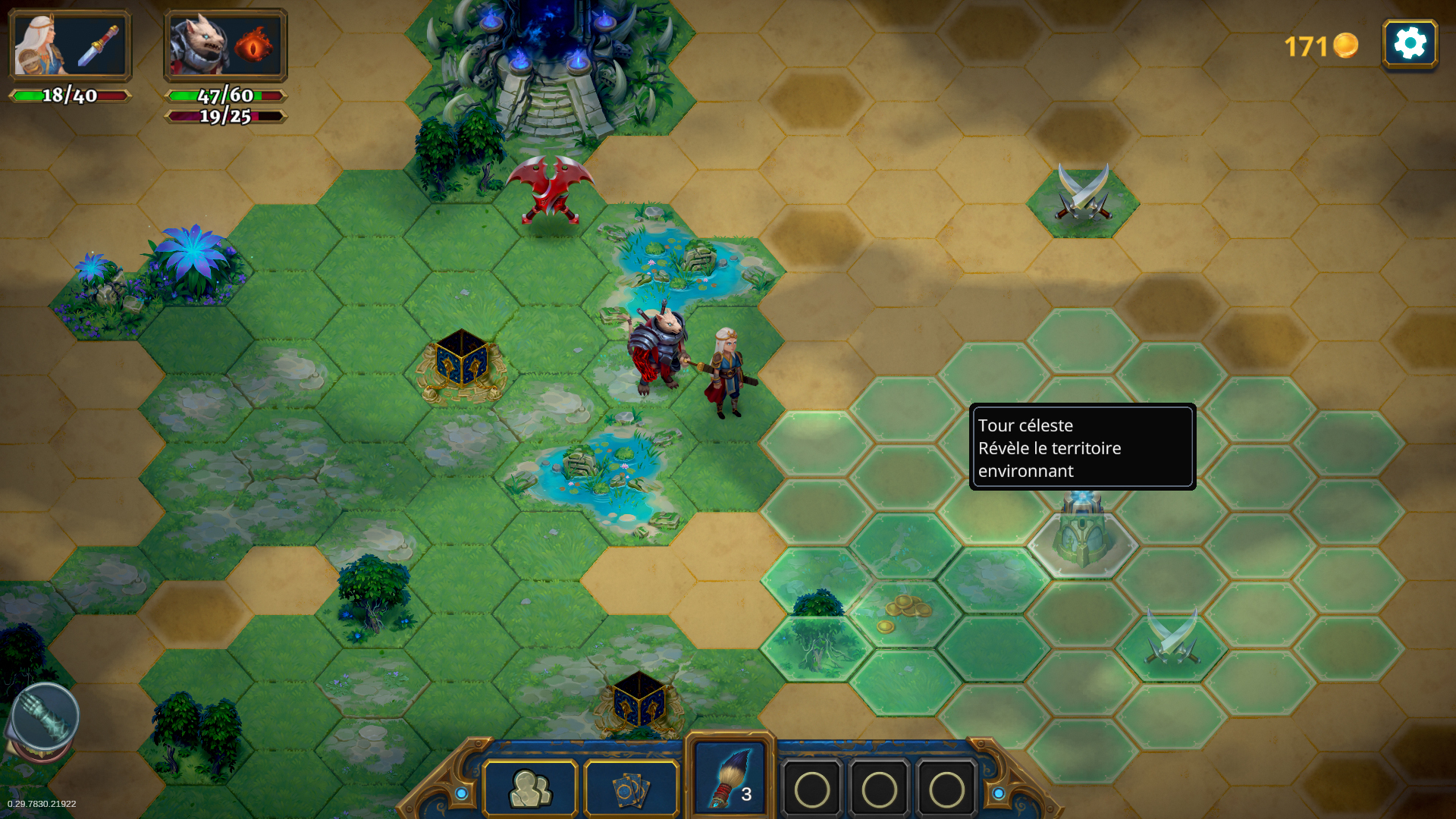Viewport: 1456px width, 819px height.
Task: Open the card deck view
Action: click(x=631, y=789)
